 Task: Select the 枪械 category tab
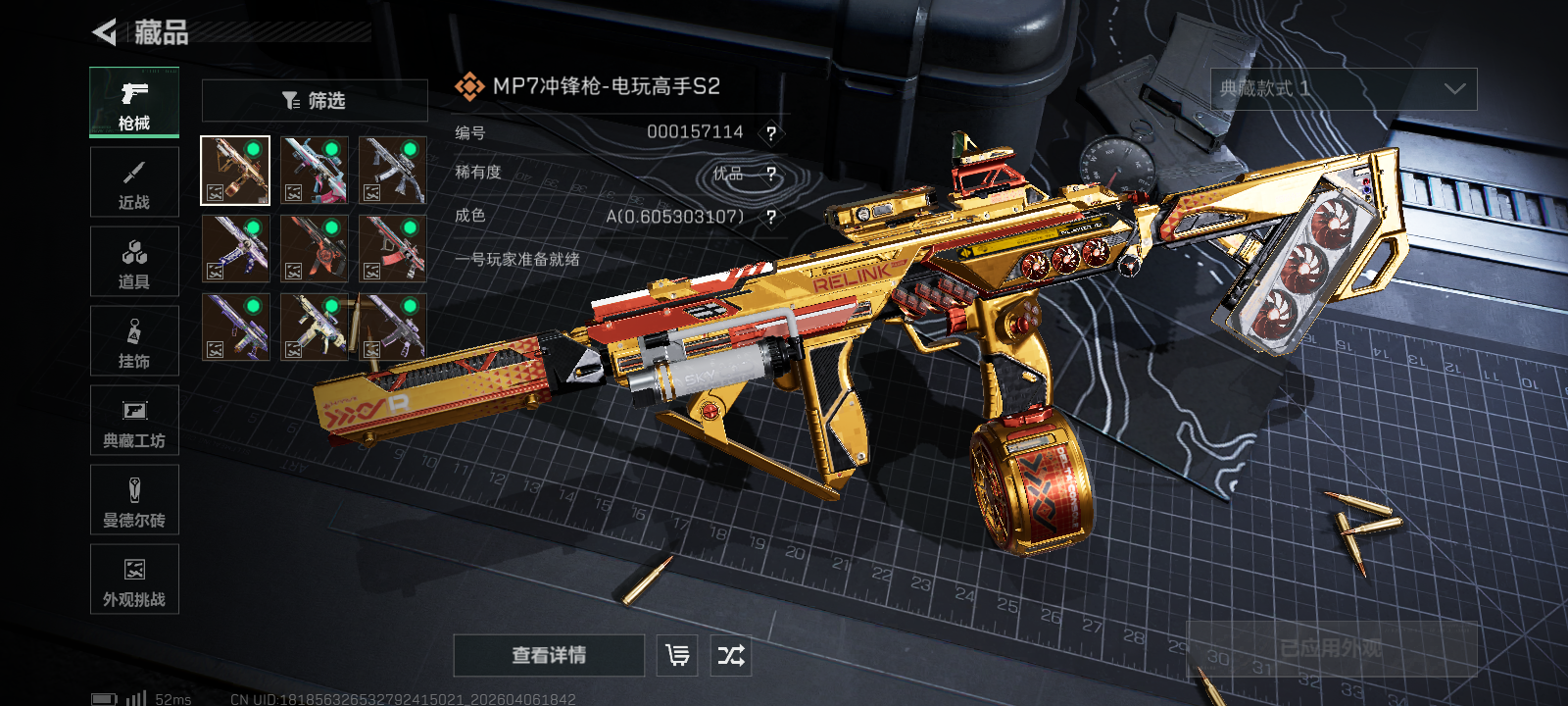point(134,103)
